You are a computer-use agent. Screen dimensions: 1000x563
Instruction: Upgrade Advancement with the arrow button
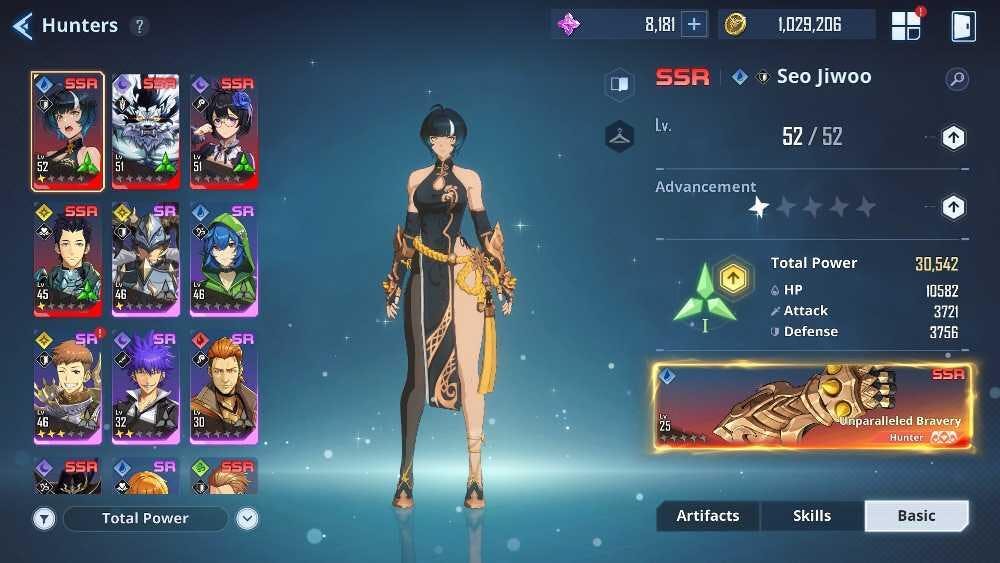click(953, 207)
